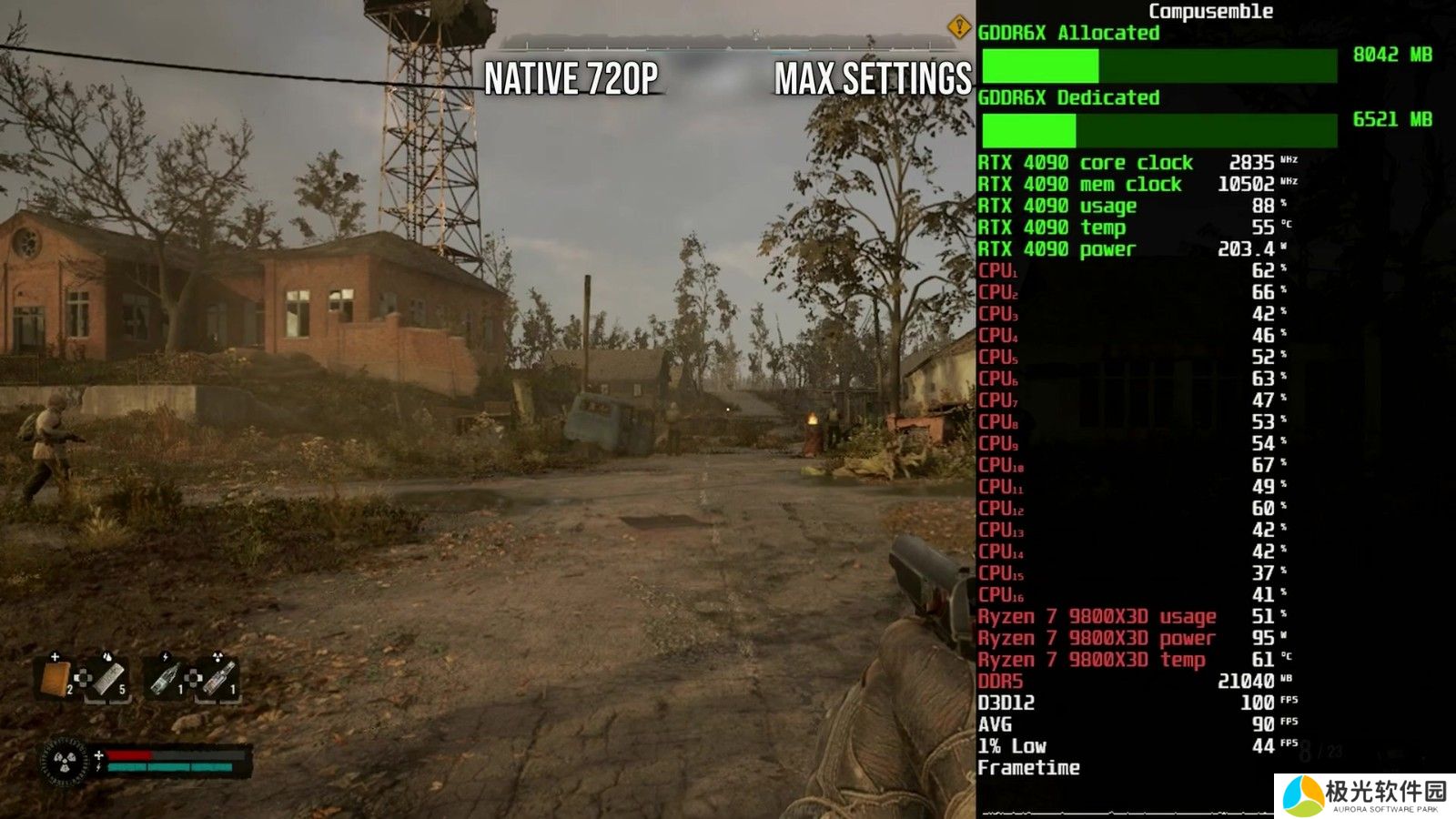The height and width of the screenshot is (819, 1456).
Task: Select the lightning-marked energy drink slot
Action: point(165,678)
